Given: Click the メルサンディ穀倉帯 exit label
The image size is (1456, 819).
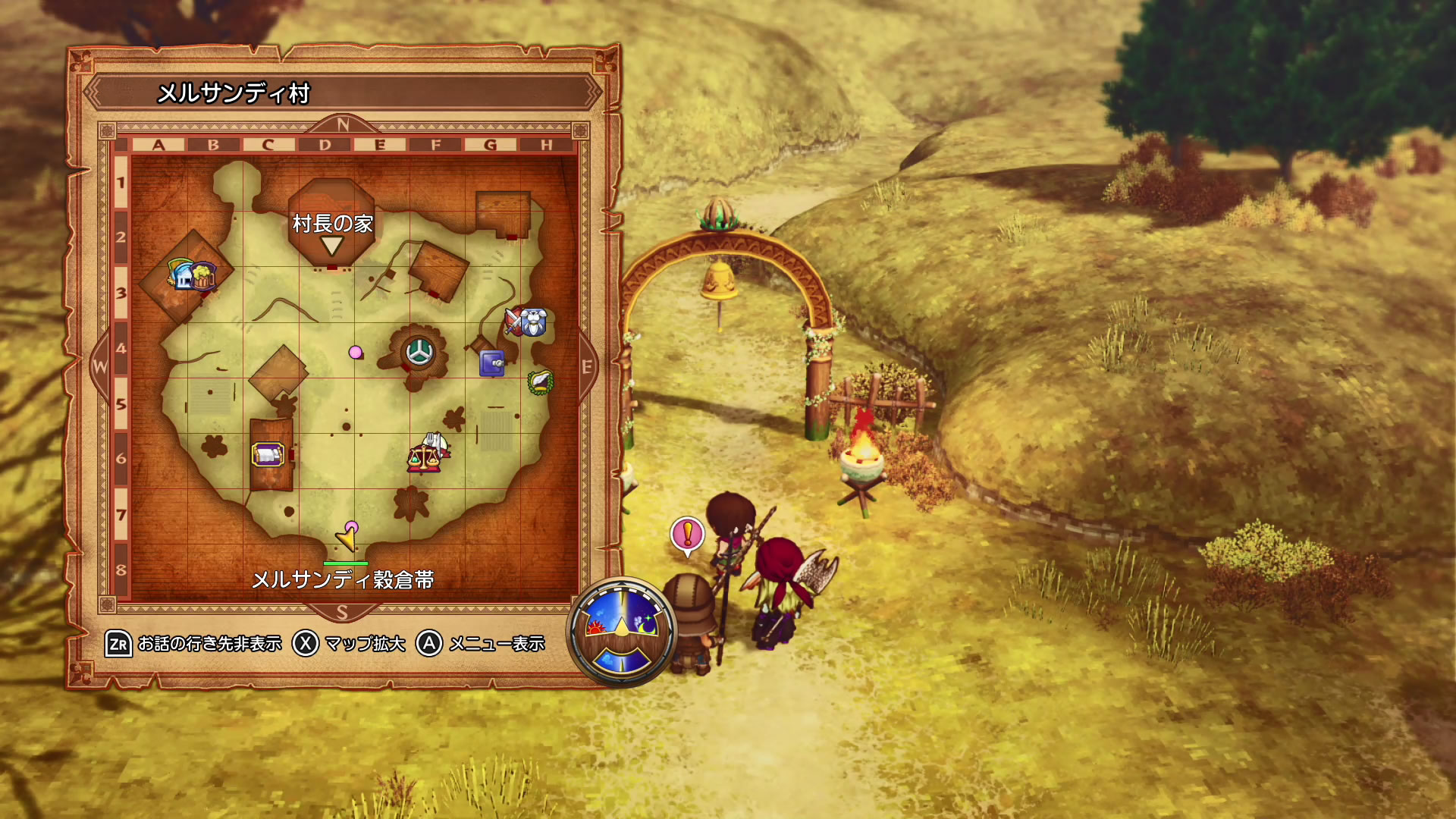Looking at the screenshot, I should pyautogui.click(x=343, y=580).
